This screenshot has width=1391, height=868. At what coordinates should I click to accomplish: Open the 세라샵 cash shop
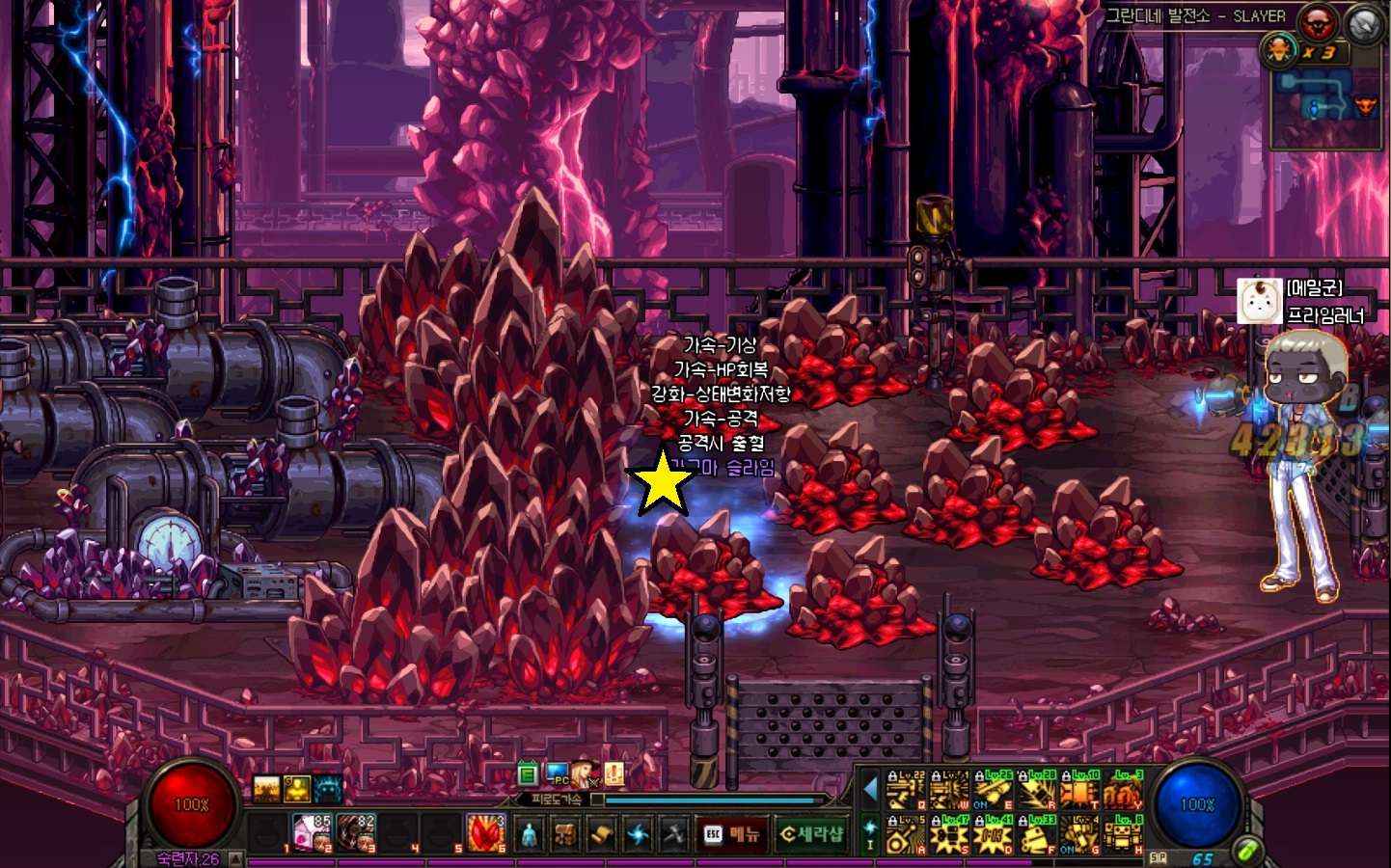(x=811, y=834)
